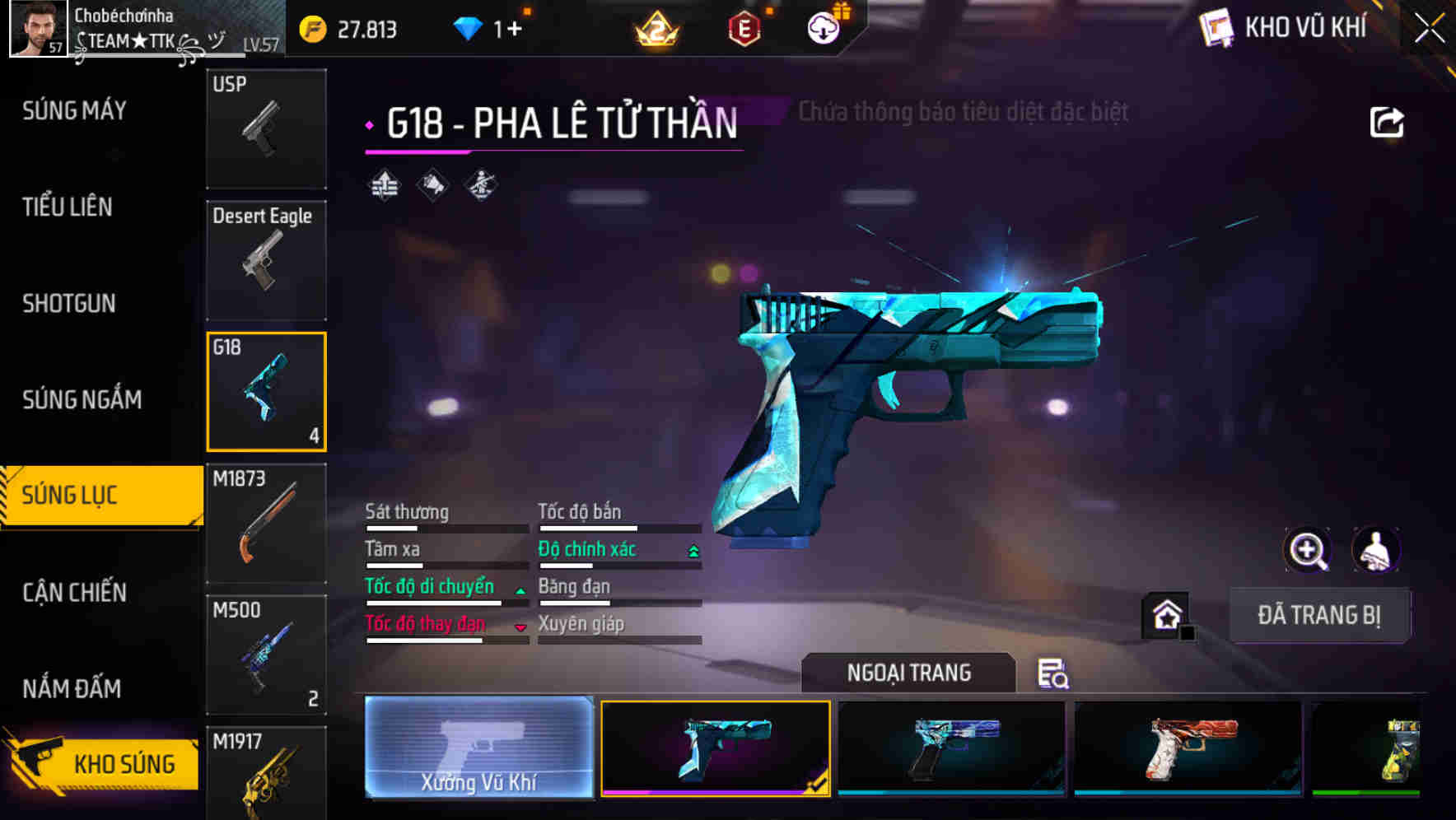Toggle the Độ chính xác stat indicator

[692, 549]
